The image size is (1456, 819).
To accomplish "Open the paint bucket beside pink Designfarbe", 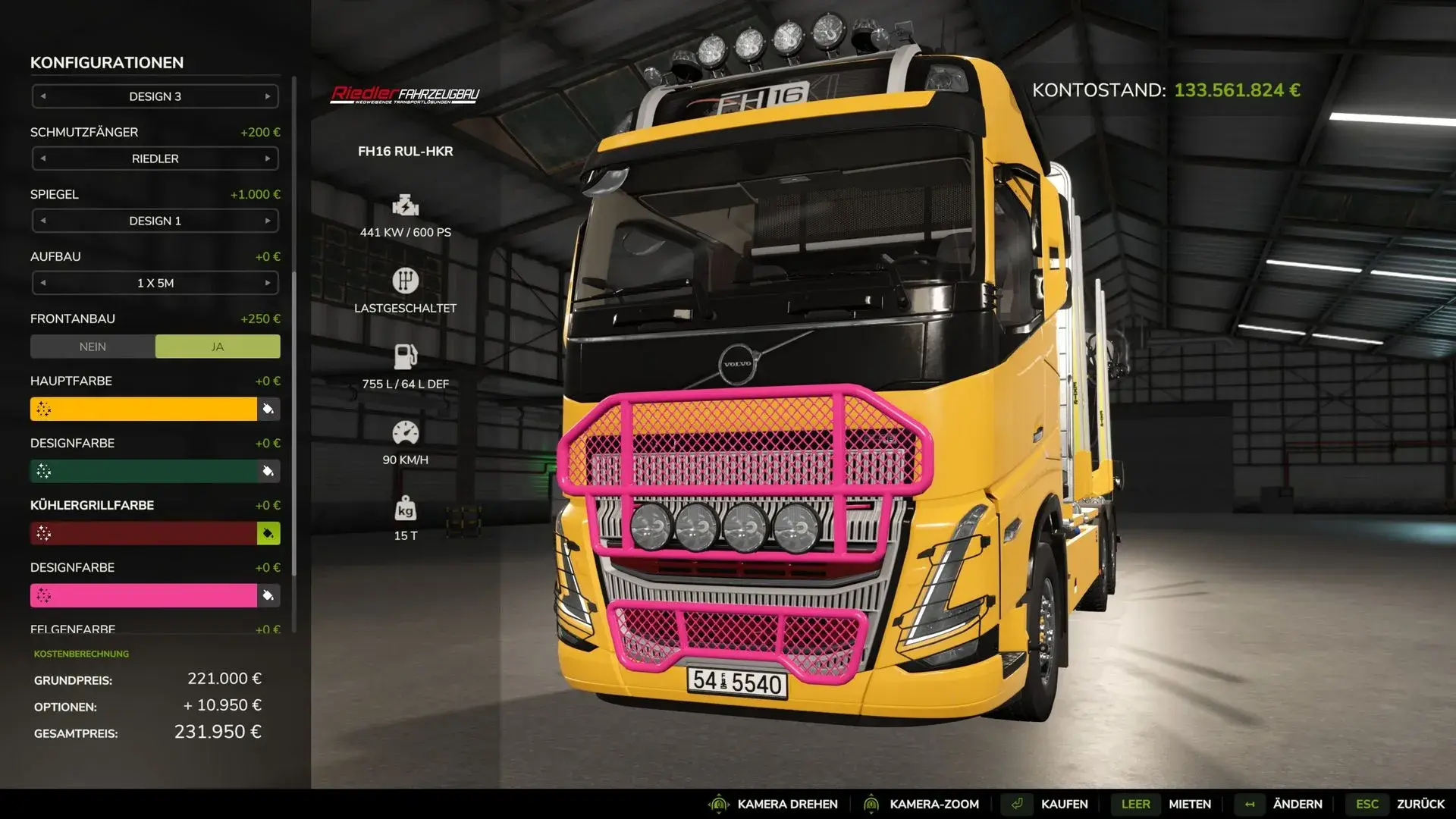I will pyautogui.click(x=268, y=595).
